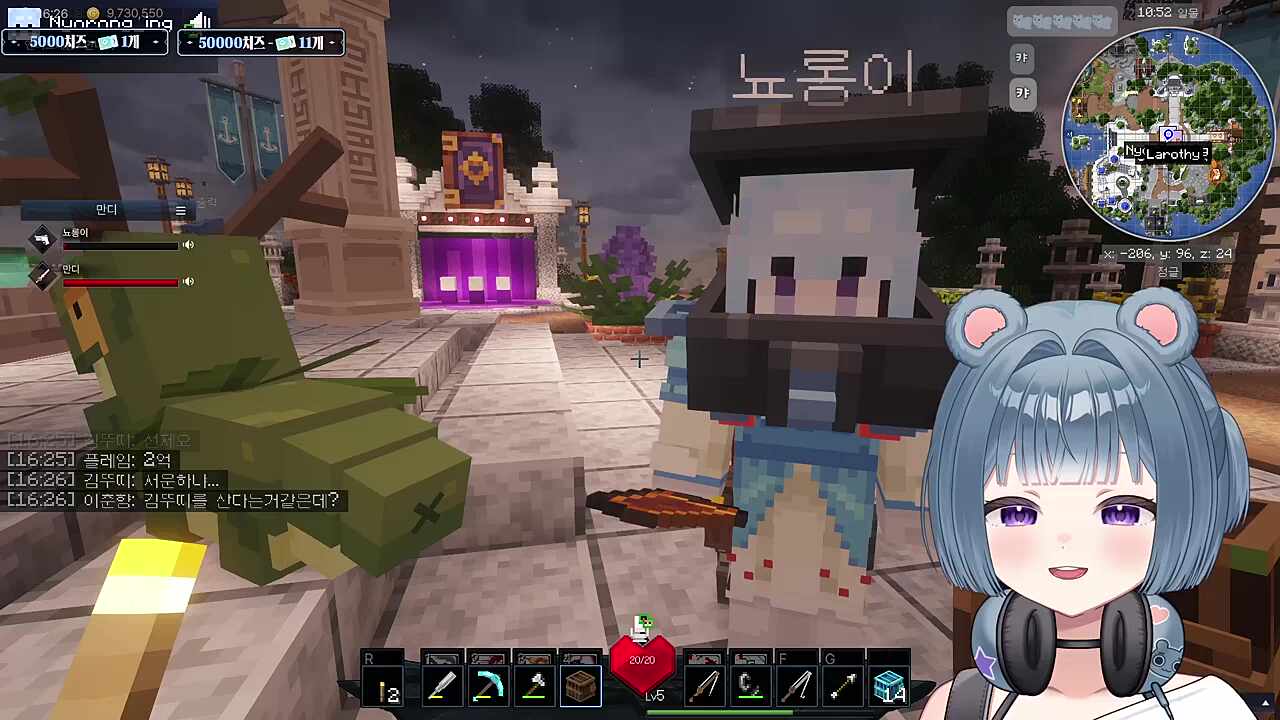Open the crafting barrel hotbar slot

[578, 685]
